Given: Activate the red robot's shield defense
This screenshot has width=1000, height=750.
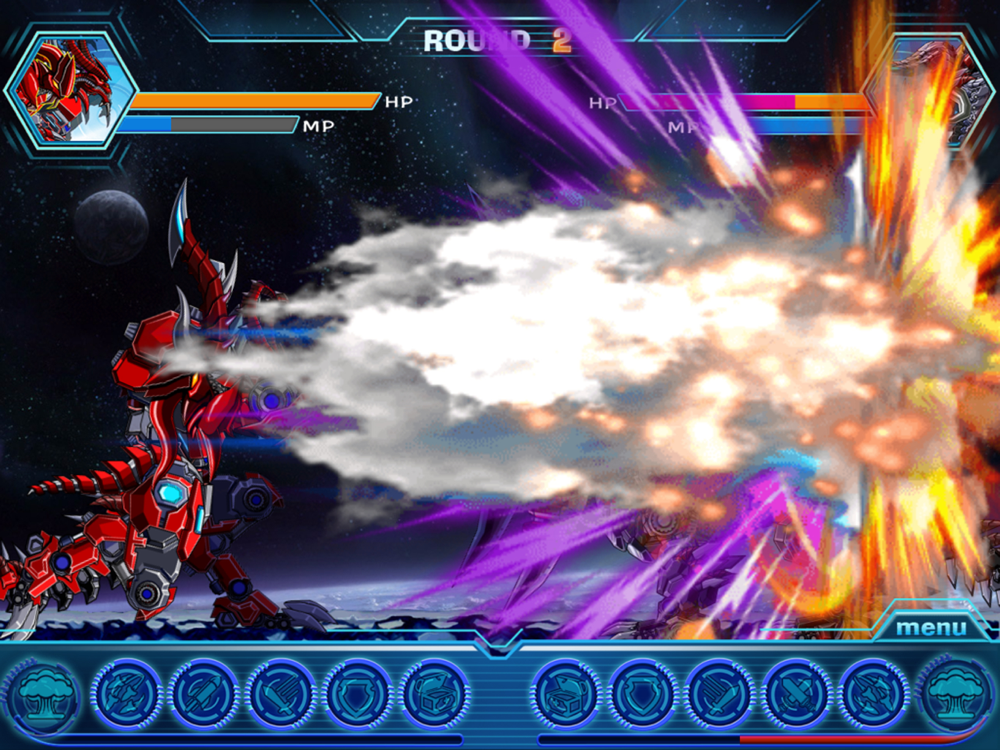Looking at the screenshot, I should (358, 693).
